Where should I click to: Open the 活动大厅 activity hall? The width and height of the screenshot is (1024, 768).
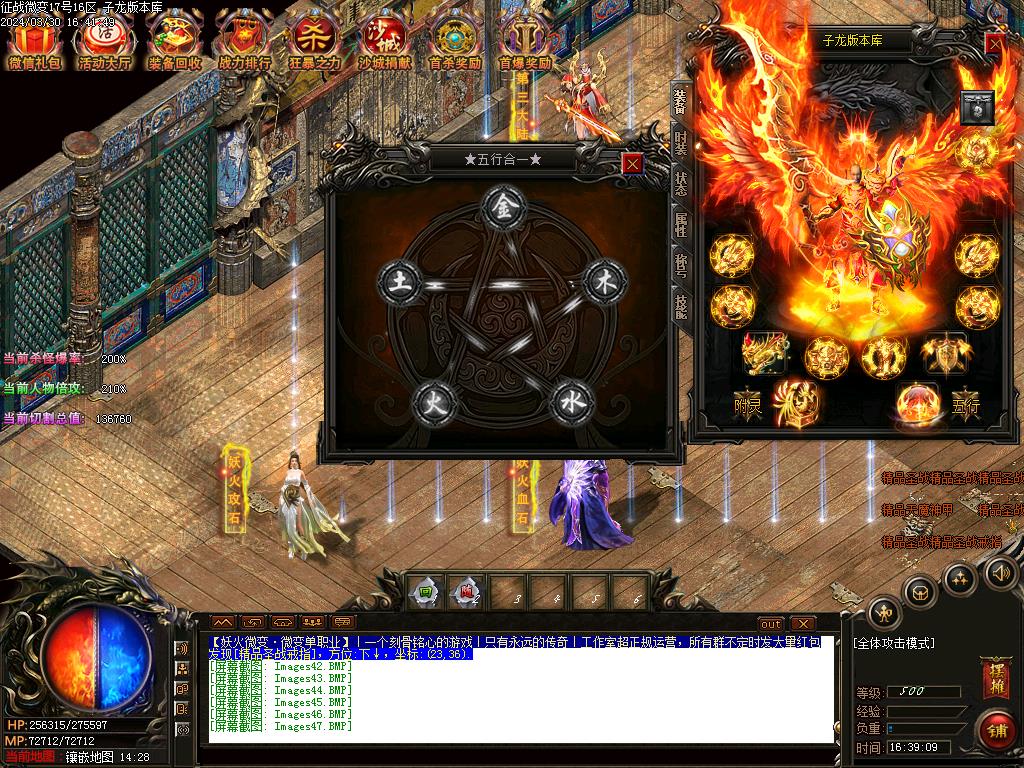(x=105, y=40)
